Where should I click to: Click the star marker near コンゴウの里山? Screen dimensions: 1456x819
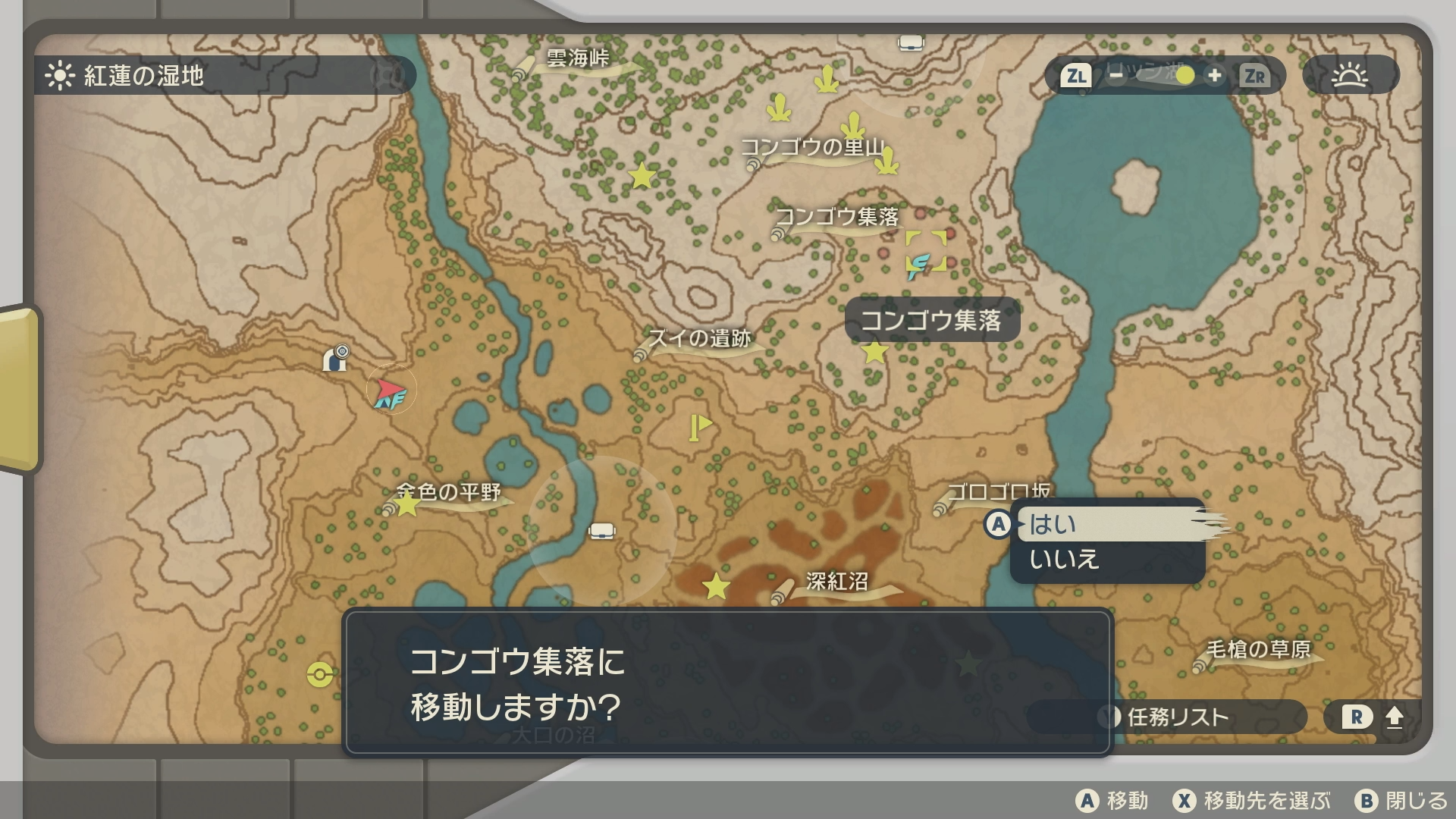(x=642, y=176)
